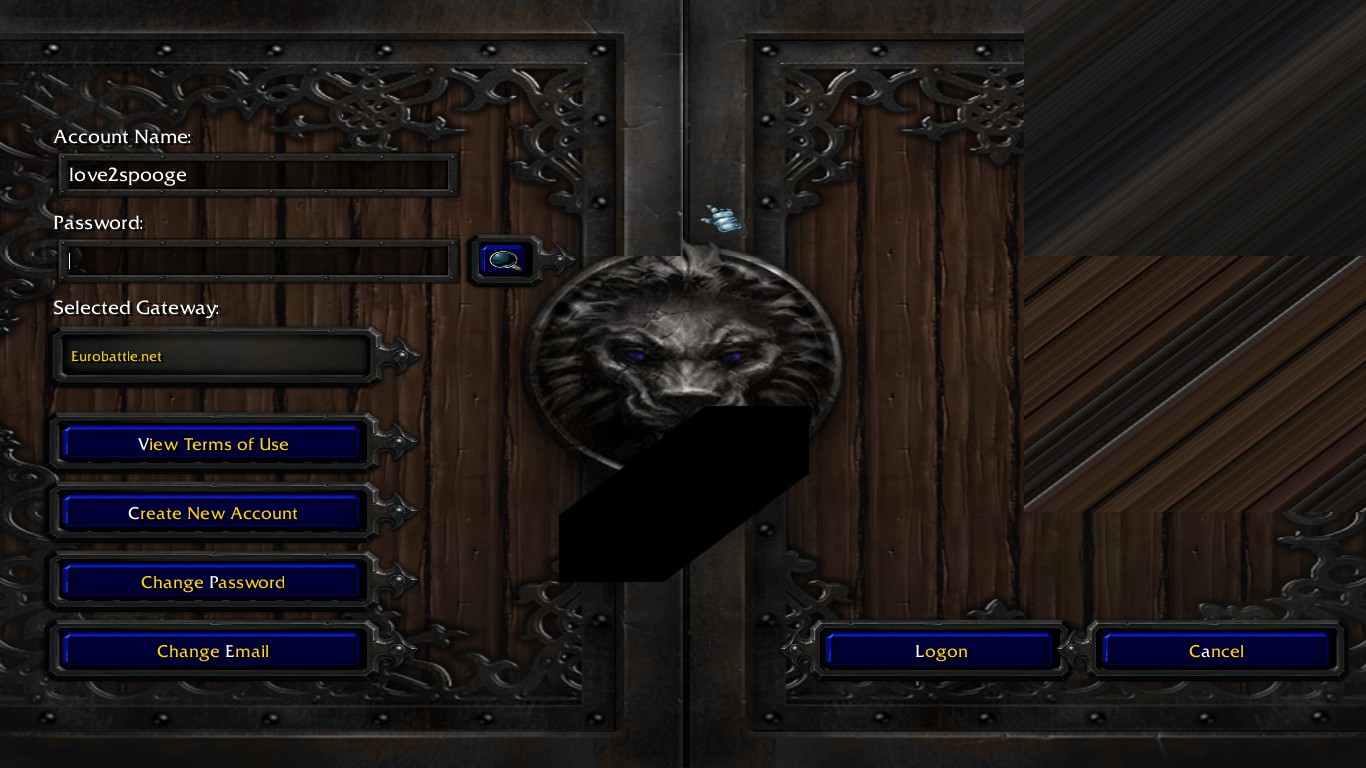Open the Selected Gateway dropdown
1366x768 pixels.
213,355
